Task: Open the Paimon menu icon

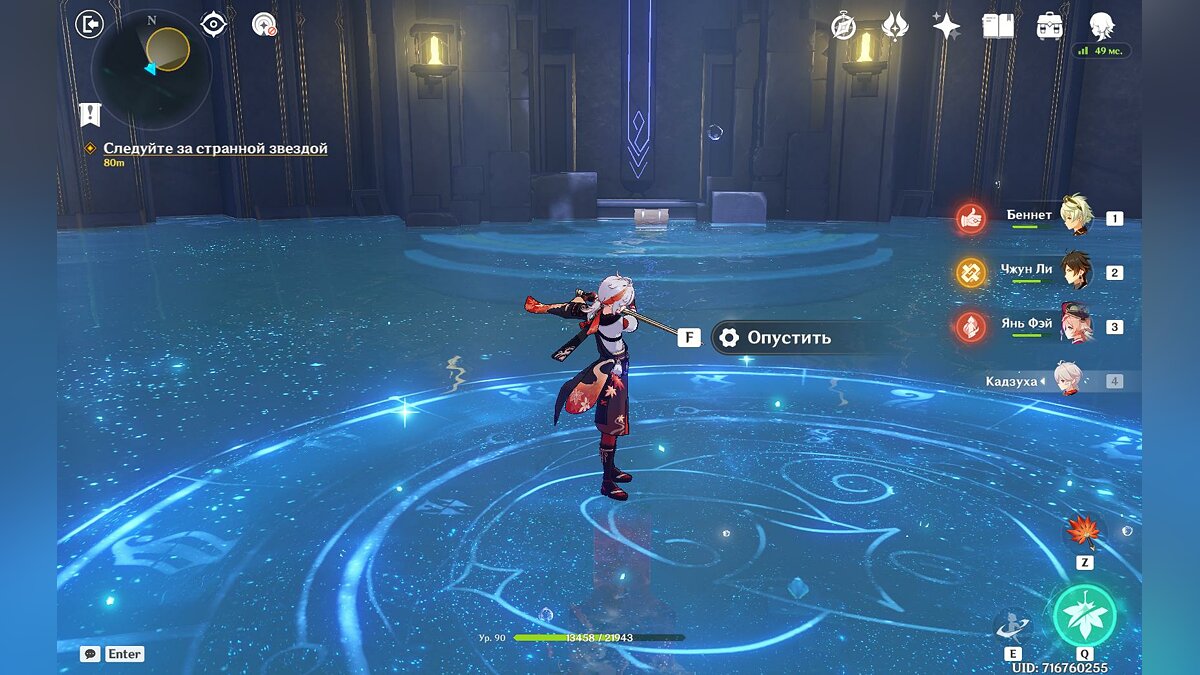Action: pyautogui.click(x=1101, y=26)
